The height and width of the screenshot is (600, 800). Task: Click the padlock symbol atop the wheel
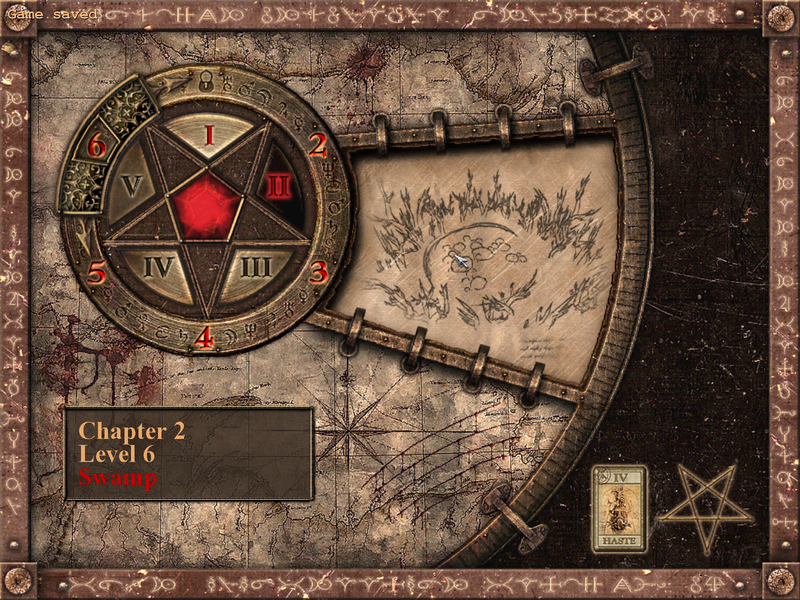207,87
